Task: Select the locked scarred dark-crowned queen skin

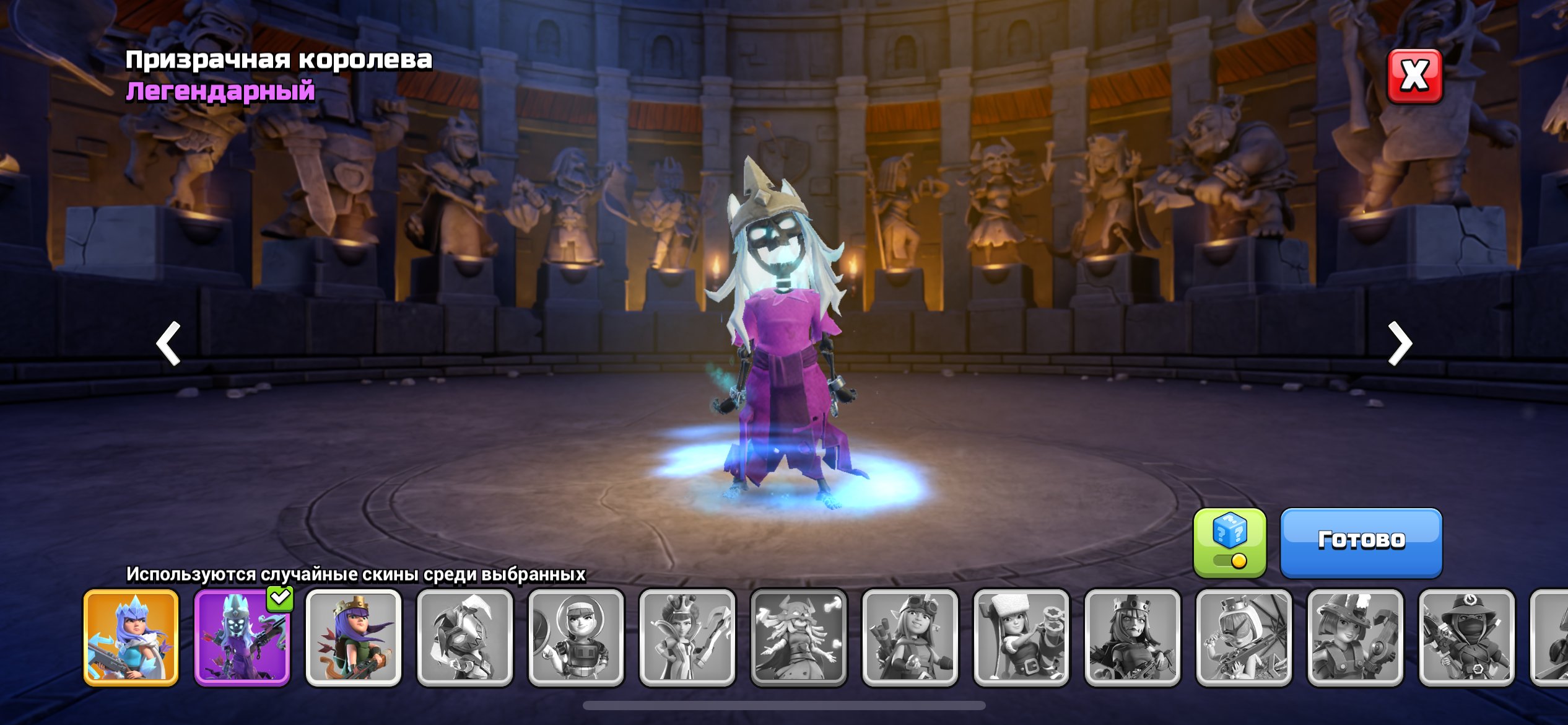Action: pyautogui.click(x=1133, y=638)
